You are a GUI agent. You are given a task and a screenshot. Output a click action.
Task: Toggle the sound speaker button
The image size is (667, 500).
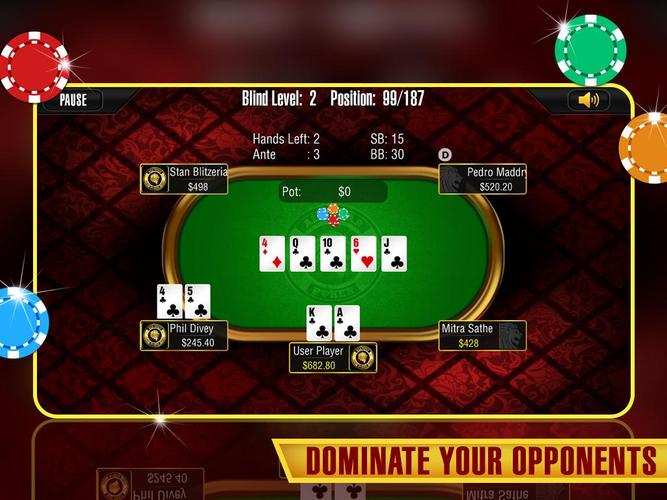(589, 100)
